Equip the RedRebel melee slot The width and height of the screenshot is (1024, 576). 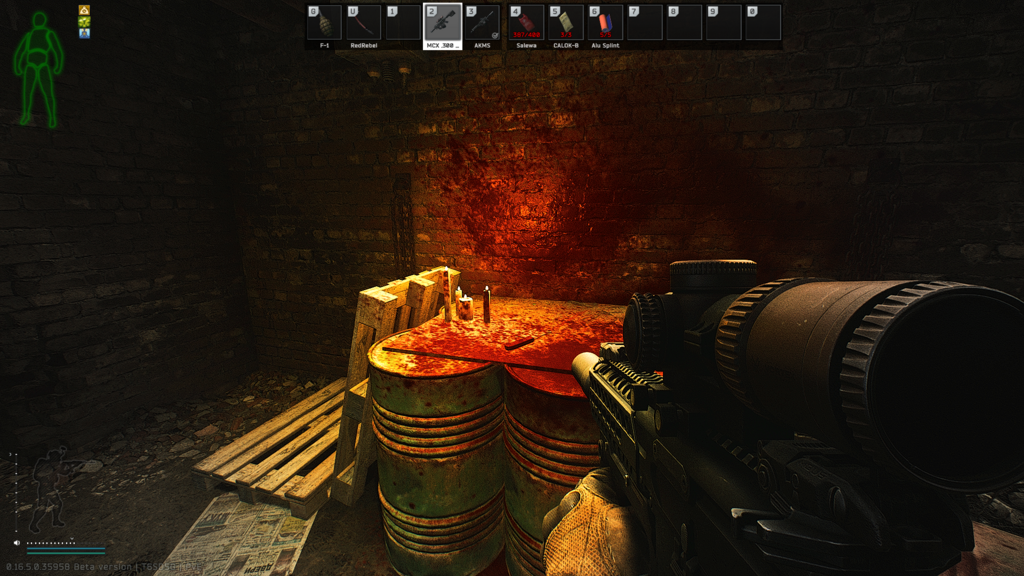tap(364, 23)
